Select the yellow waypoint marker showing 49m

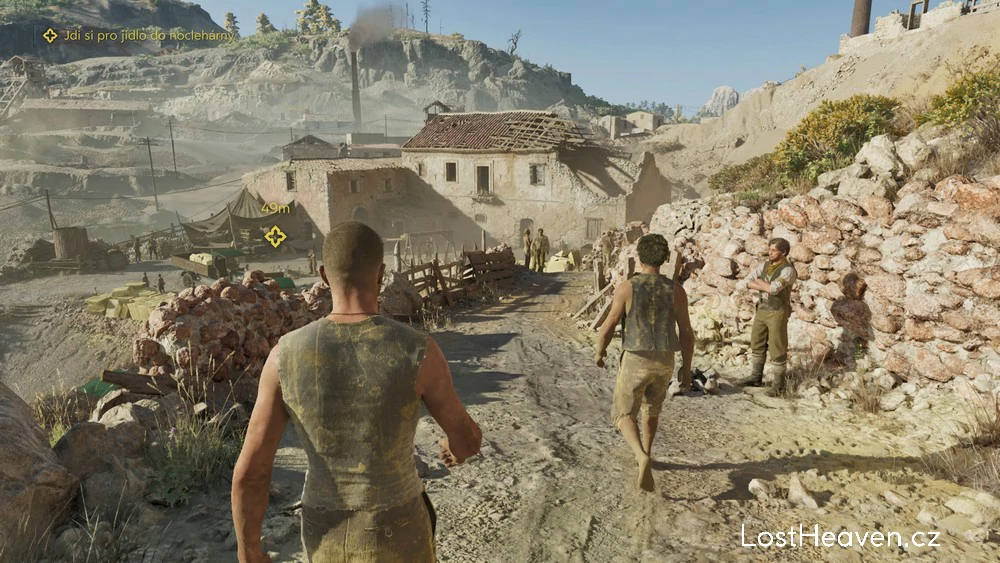tap(275, 236)
